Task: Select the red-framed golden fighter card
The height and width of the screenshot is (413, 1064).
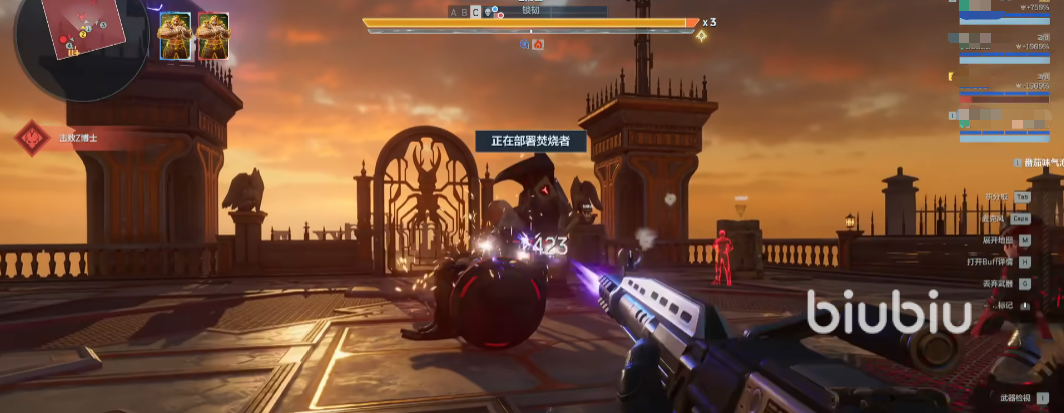Action: tap(213, 37)
